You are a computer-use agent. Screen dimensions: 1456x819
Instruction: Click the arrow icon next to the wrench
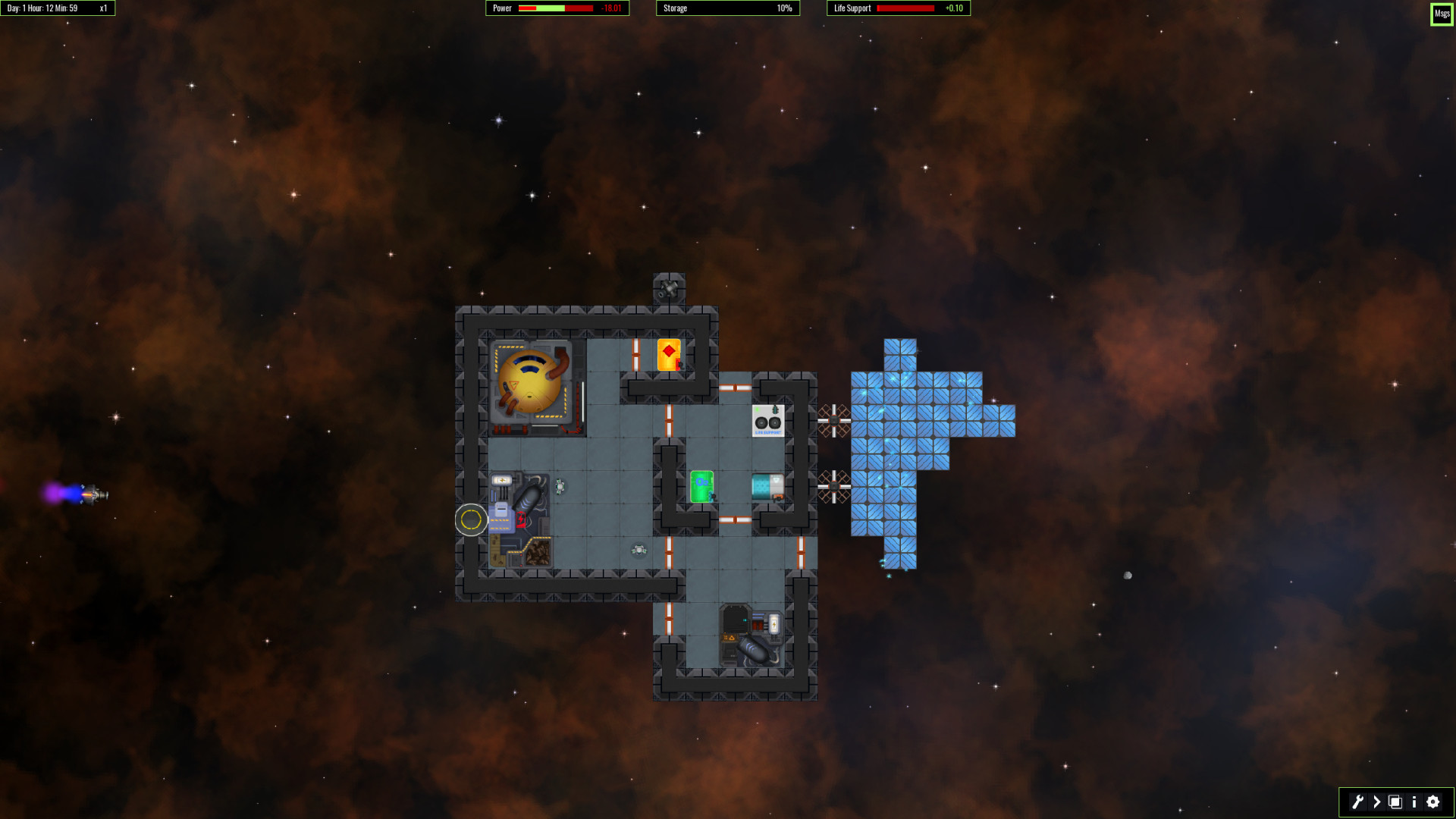pos(1376,802)
